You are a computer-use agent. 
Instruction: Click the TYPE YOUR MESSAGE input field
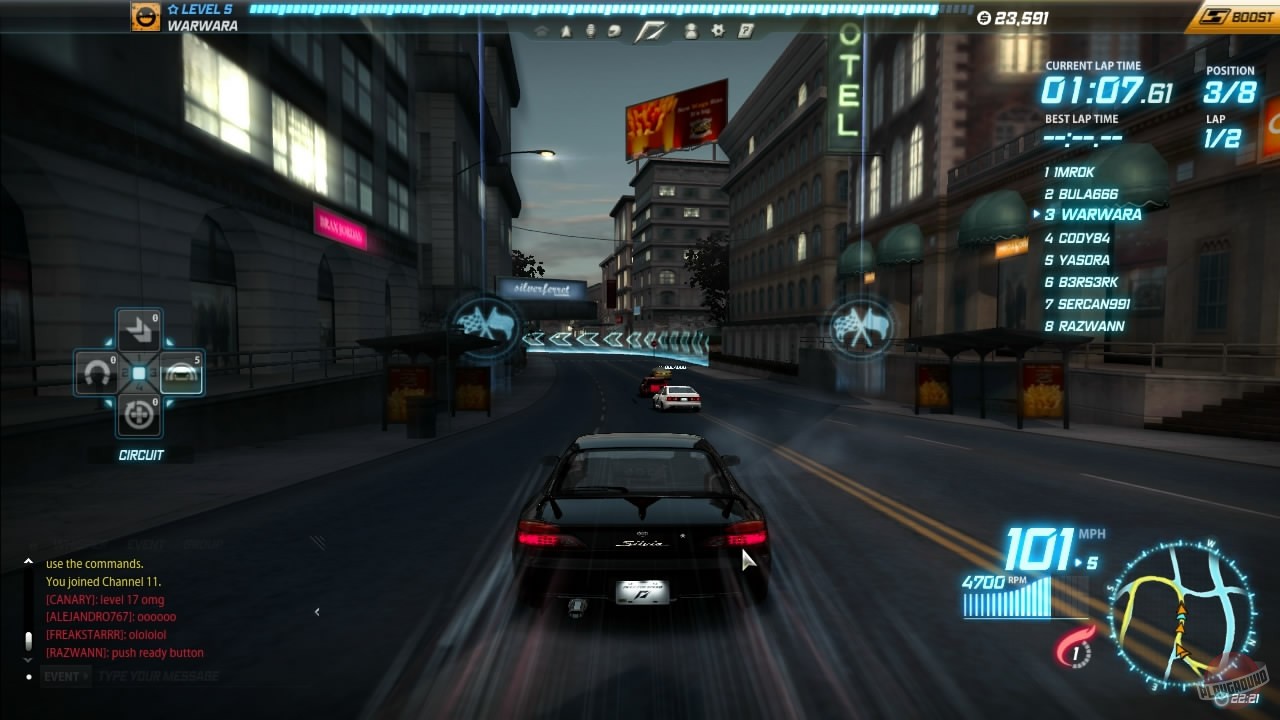click(x=160, y=676)
